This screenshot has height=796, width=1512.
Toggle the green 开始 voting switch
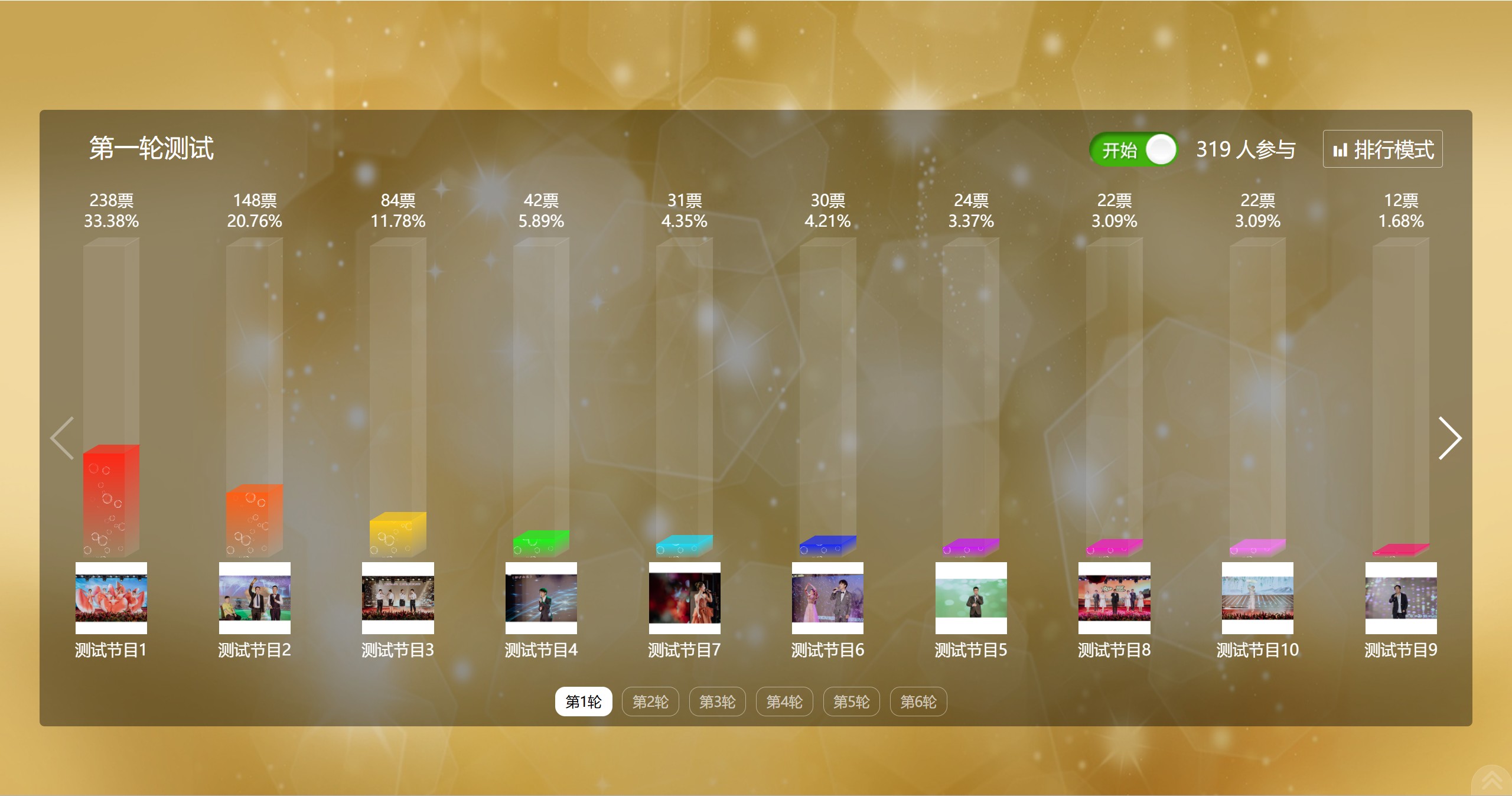pyautogui.click(x=1132, y=149)
